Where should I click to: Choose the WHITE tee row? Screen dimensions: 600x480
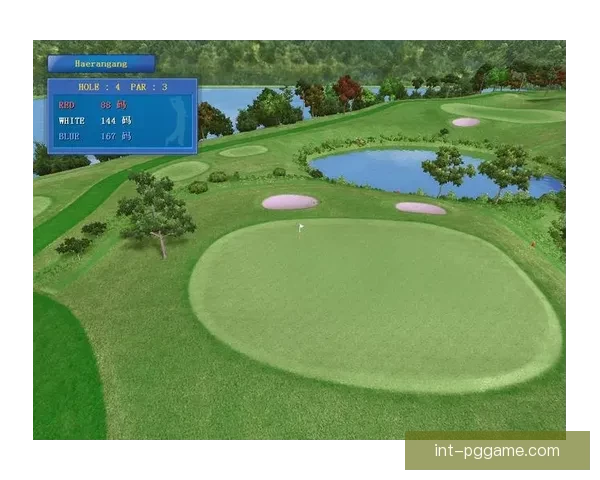[x=94, y=120]
